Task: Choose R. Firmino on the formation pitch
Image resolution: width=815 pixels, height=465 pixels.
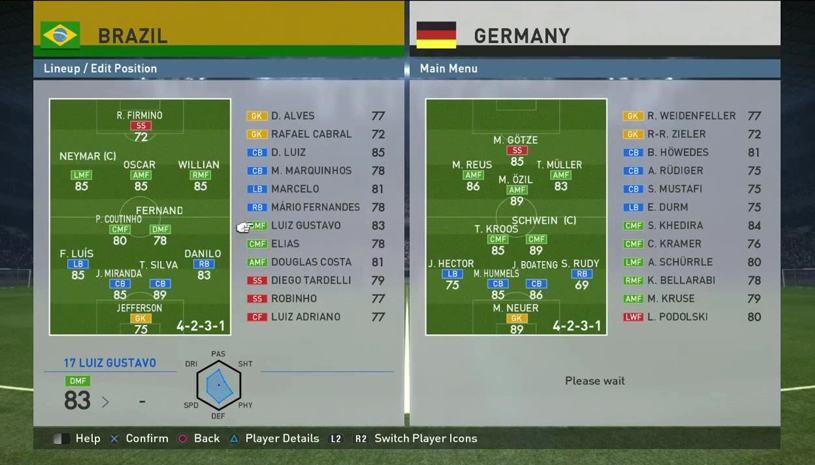Action: click(x=140, y=126)
